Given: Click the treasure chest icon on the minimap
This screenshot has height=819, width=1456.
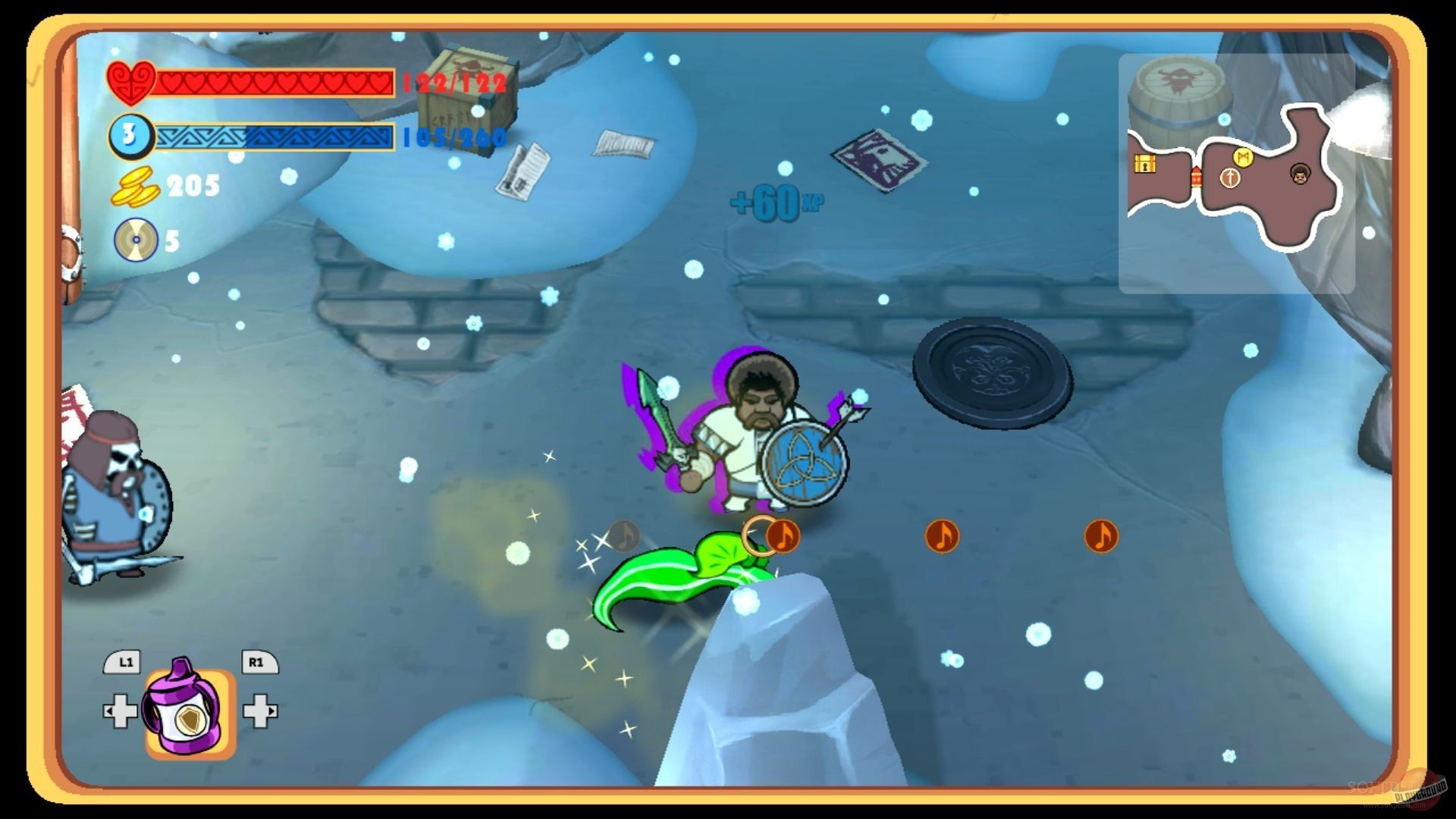Looking at the screenshot, I should click(1145, 165).
